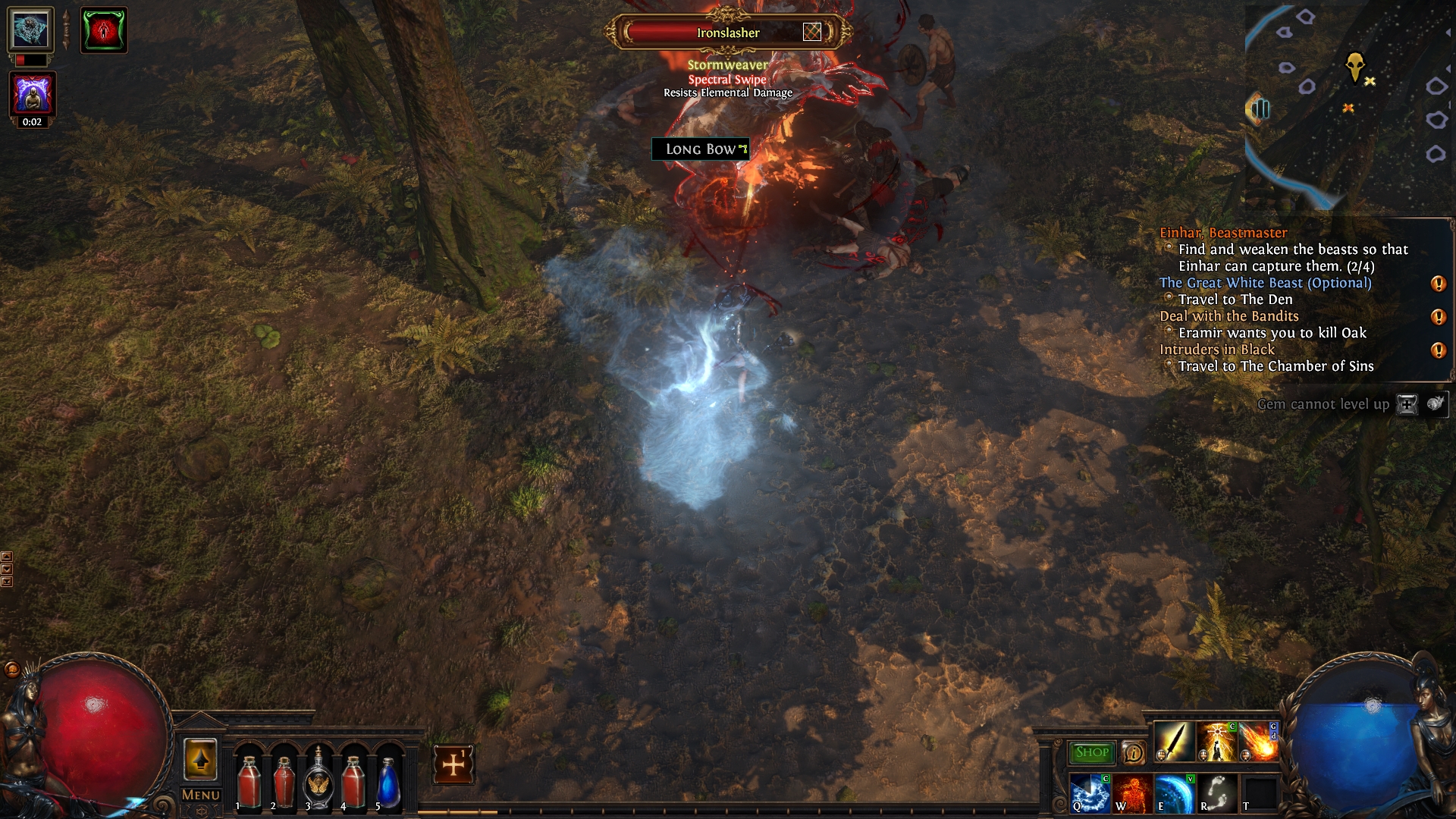Activate the lightning strike skill icon

1216,742
